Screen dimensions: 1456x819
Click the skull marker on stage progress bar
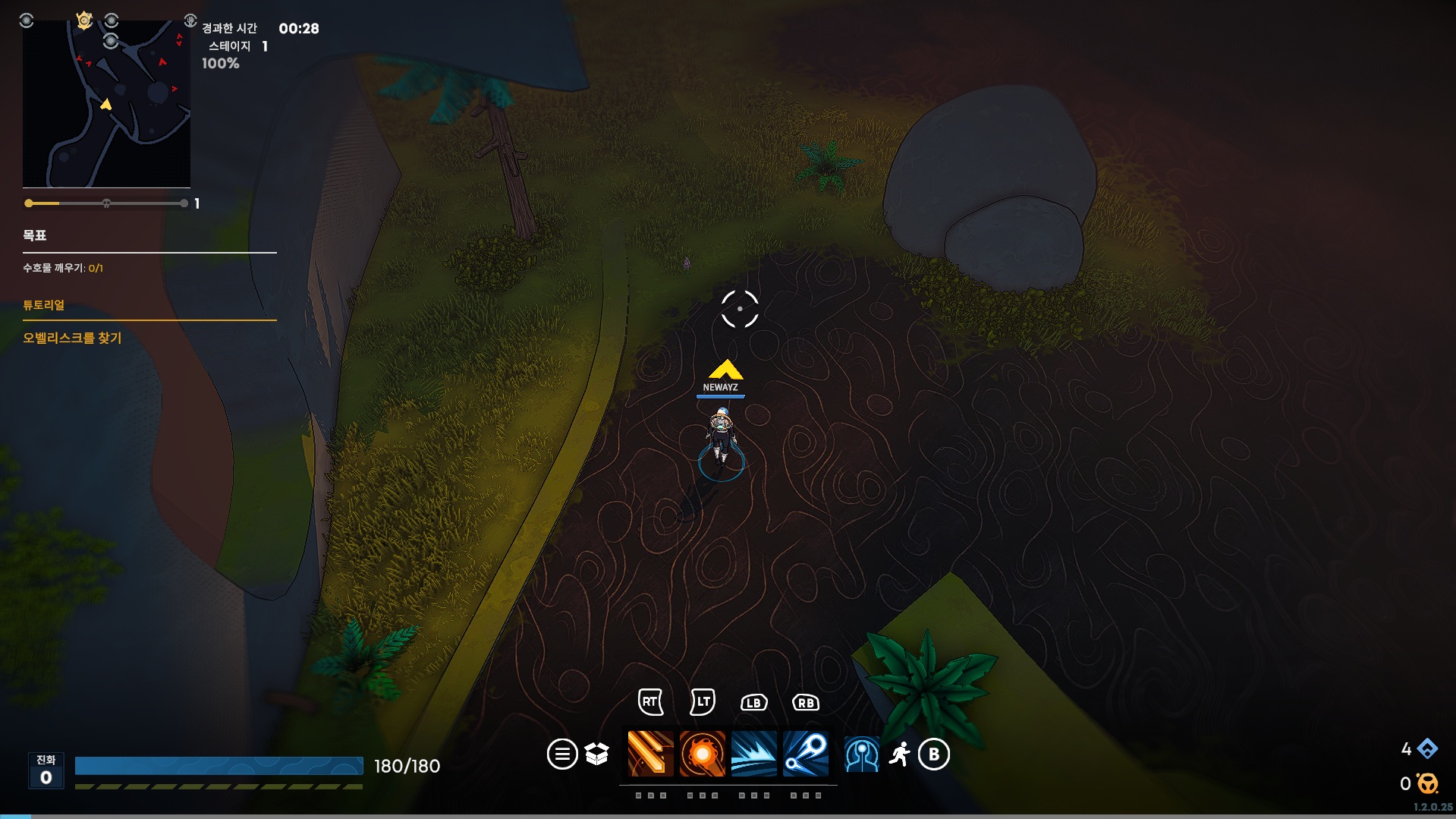click(x=106, y=203)
